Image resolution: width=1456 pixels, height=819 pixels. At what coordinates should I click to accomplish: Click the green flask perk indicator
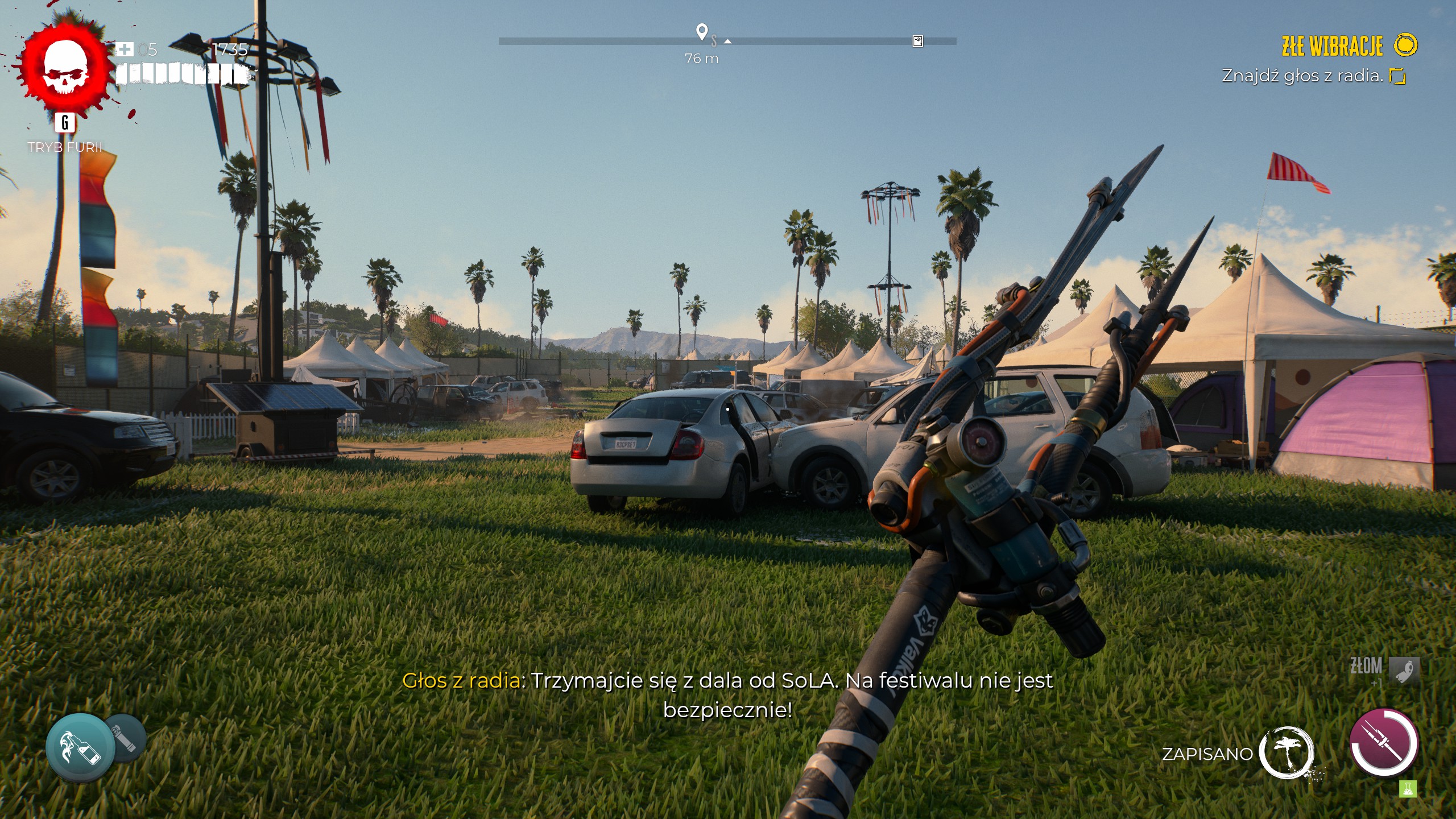coord(1408,789)
